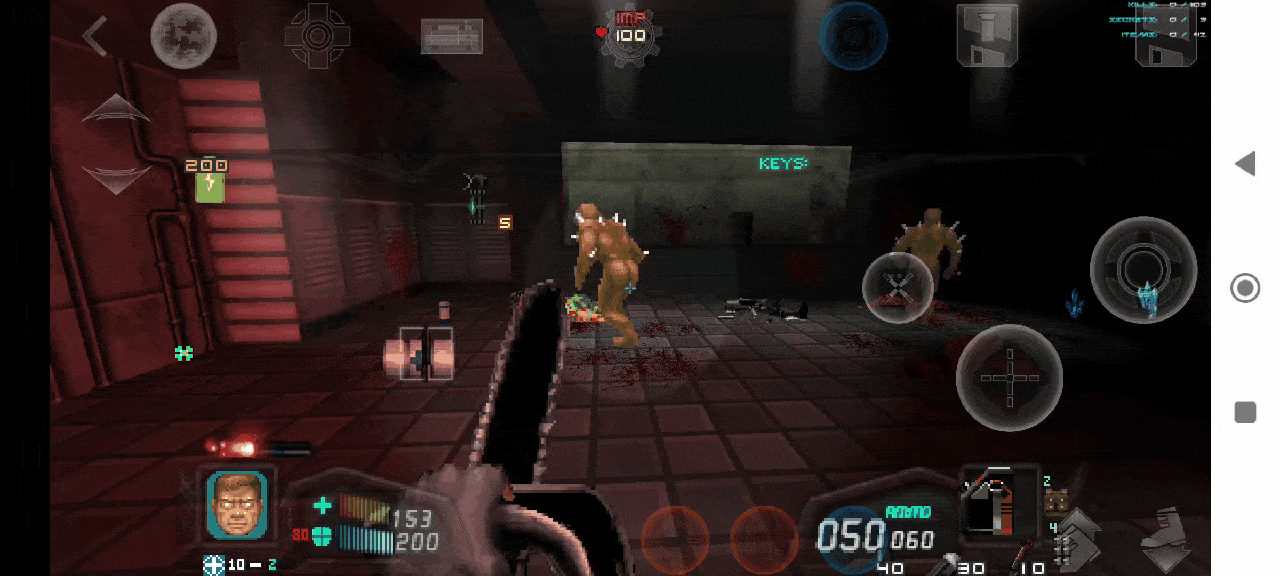Tap the circle button with crossed tools
1280x576 pixels.
[x=897, y=288]
